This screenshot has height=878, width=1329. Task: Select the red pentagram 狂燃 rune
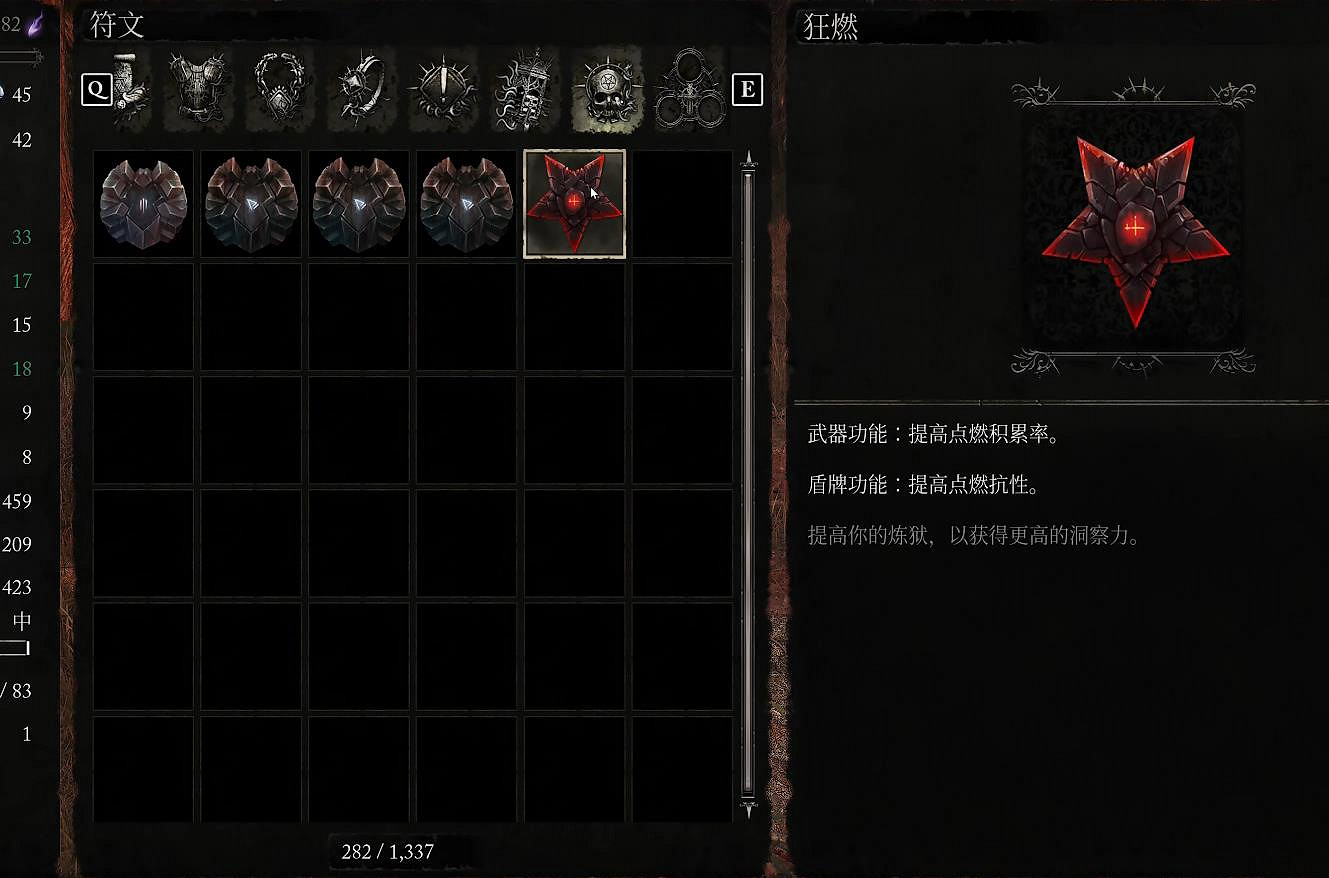click(573, 203)
